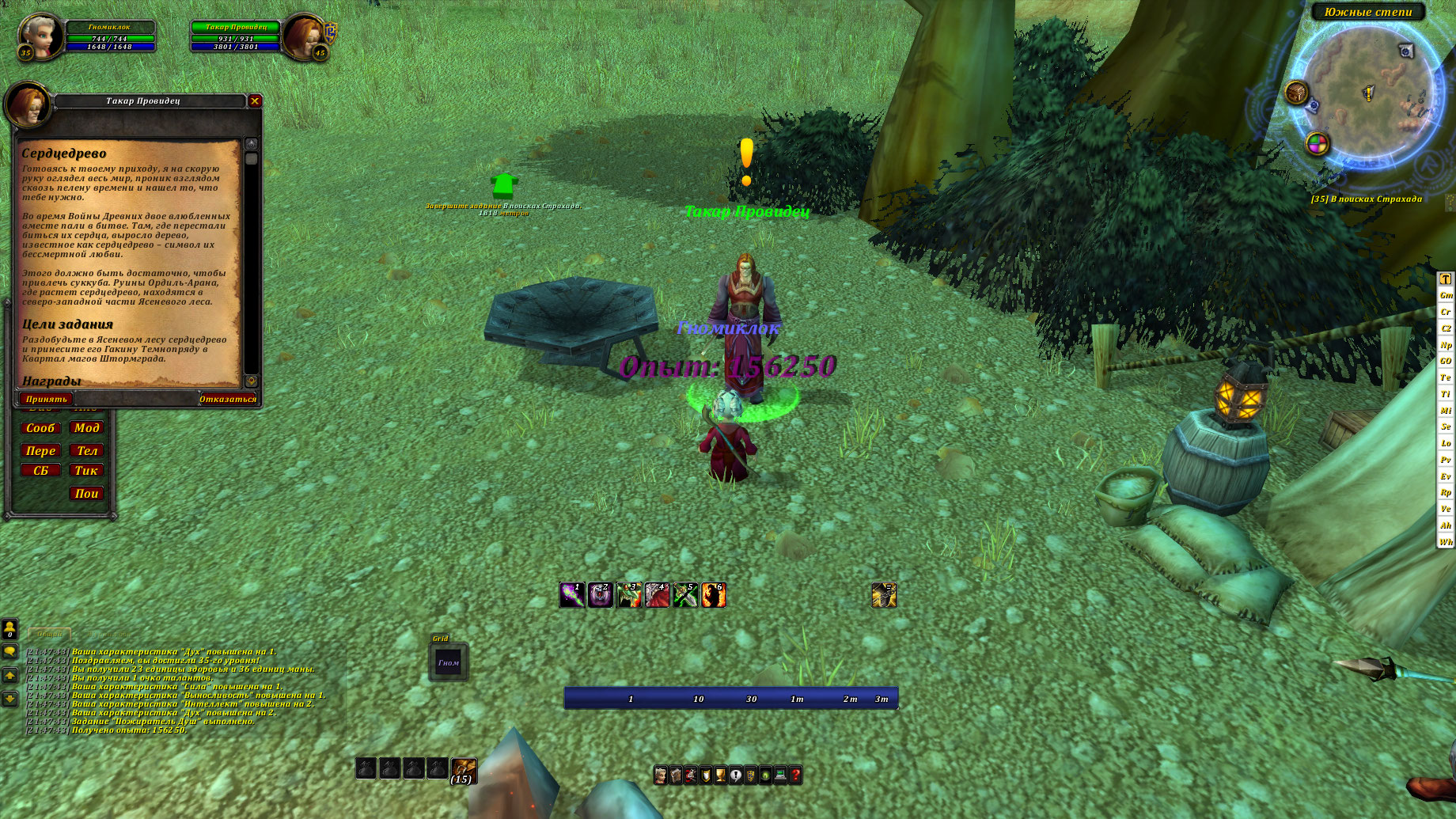Click the Тел button in the side panel
The width and height of the screenshot is (1456, 819).
(x=86, y=450)
